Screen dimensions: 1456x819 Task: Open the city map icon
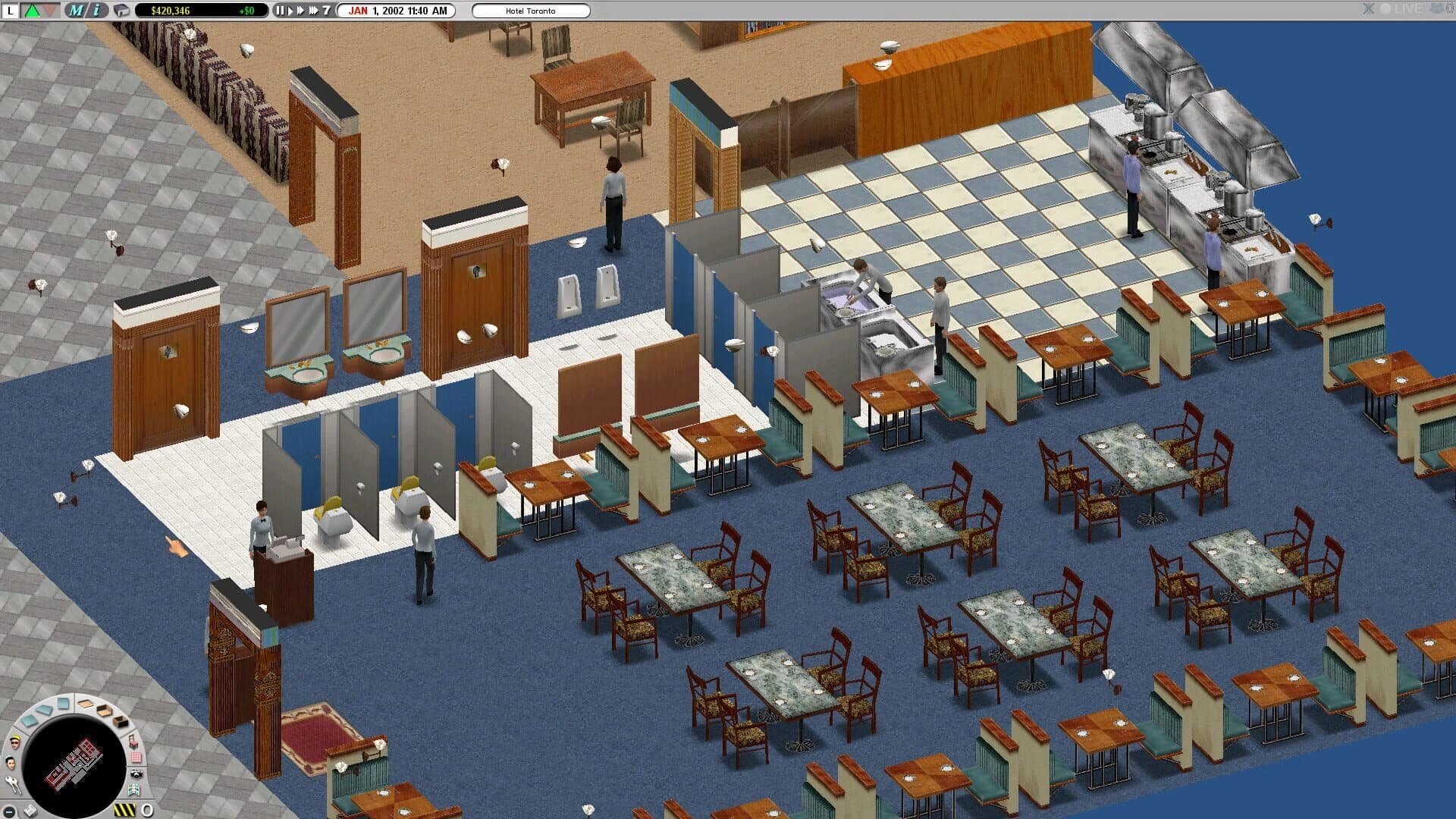pos(134,790)
